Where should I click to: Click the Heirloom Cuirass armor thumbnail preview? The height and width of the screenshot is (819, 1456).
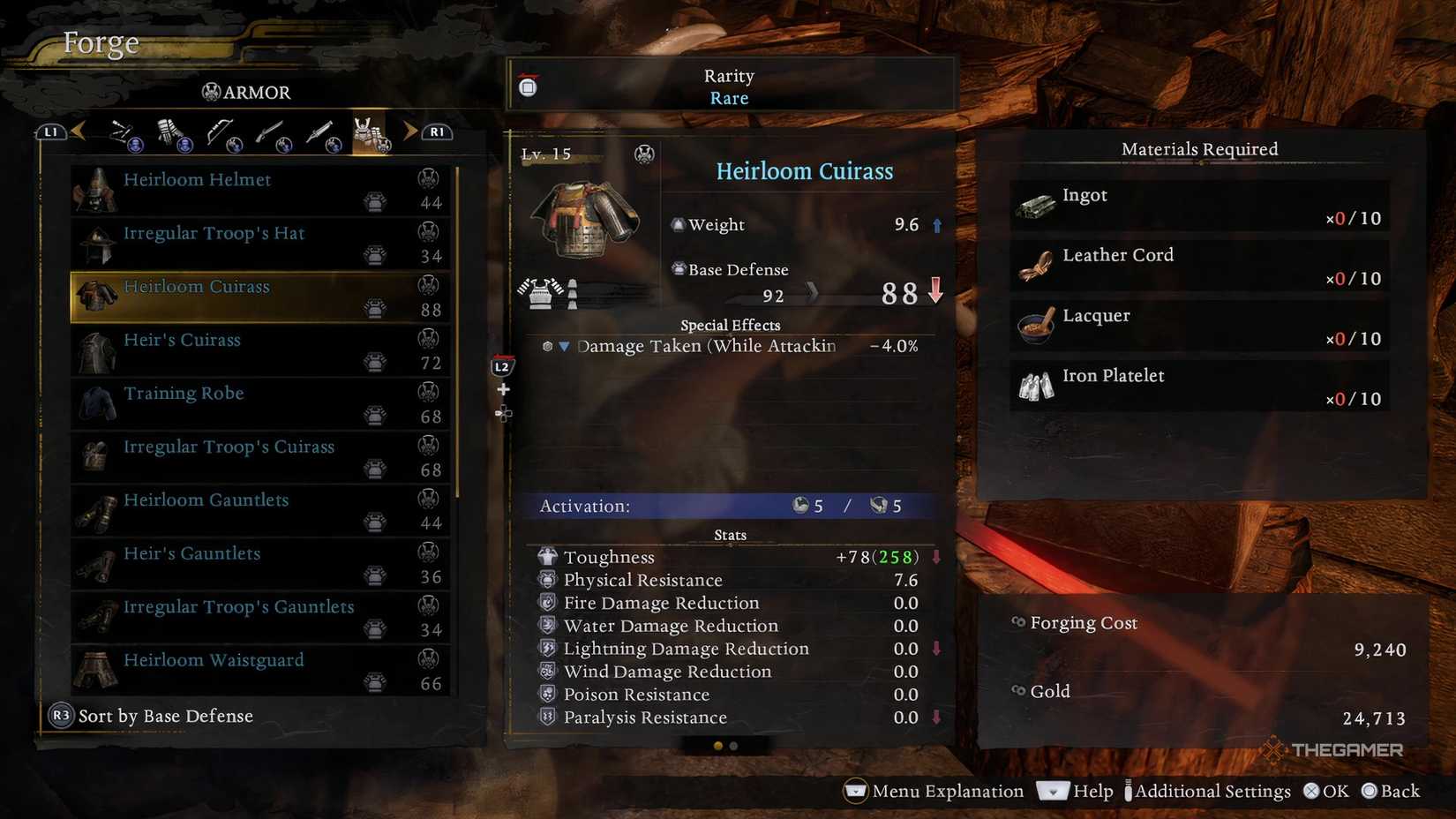pyautogui.click(x=586, y=219)
